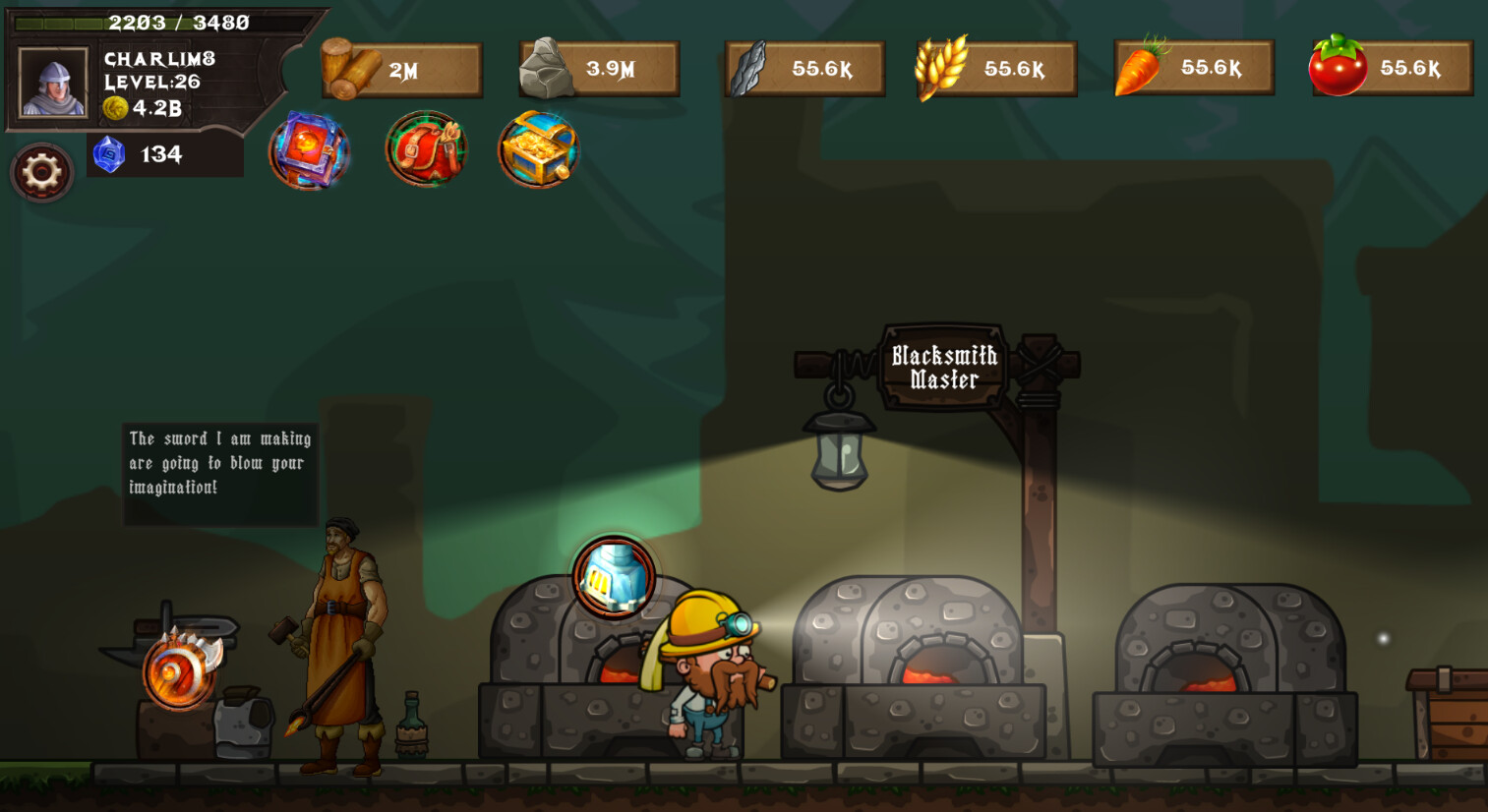This screenshot has height=812, width=1488.
Task: Select the iron ore resource counter
Action: click(x=804, y=67)
